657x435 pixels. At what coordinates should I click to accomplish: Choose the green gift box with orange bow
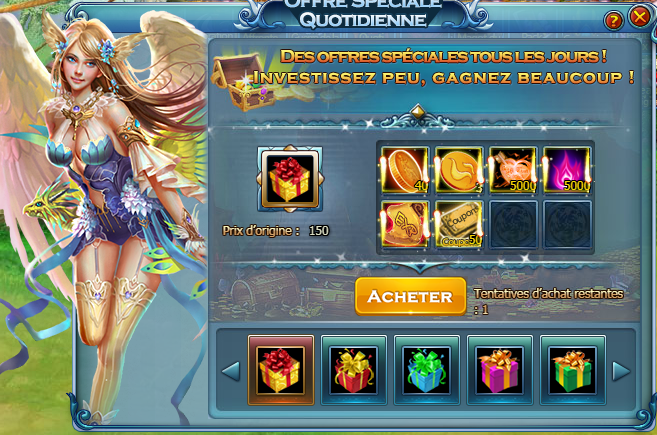coord(572,369)
